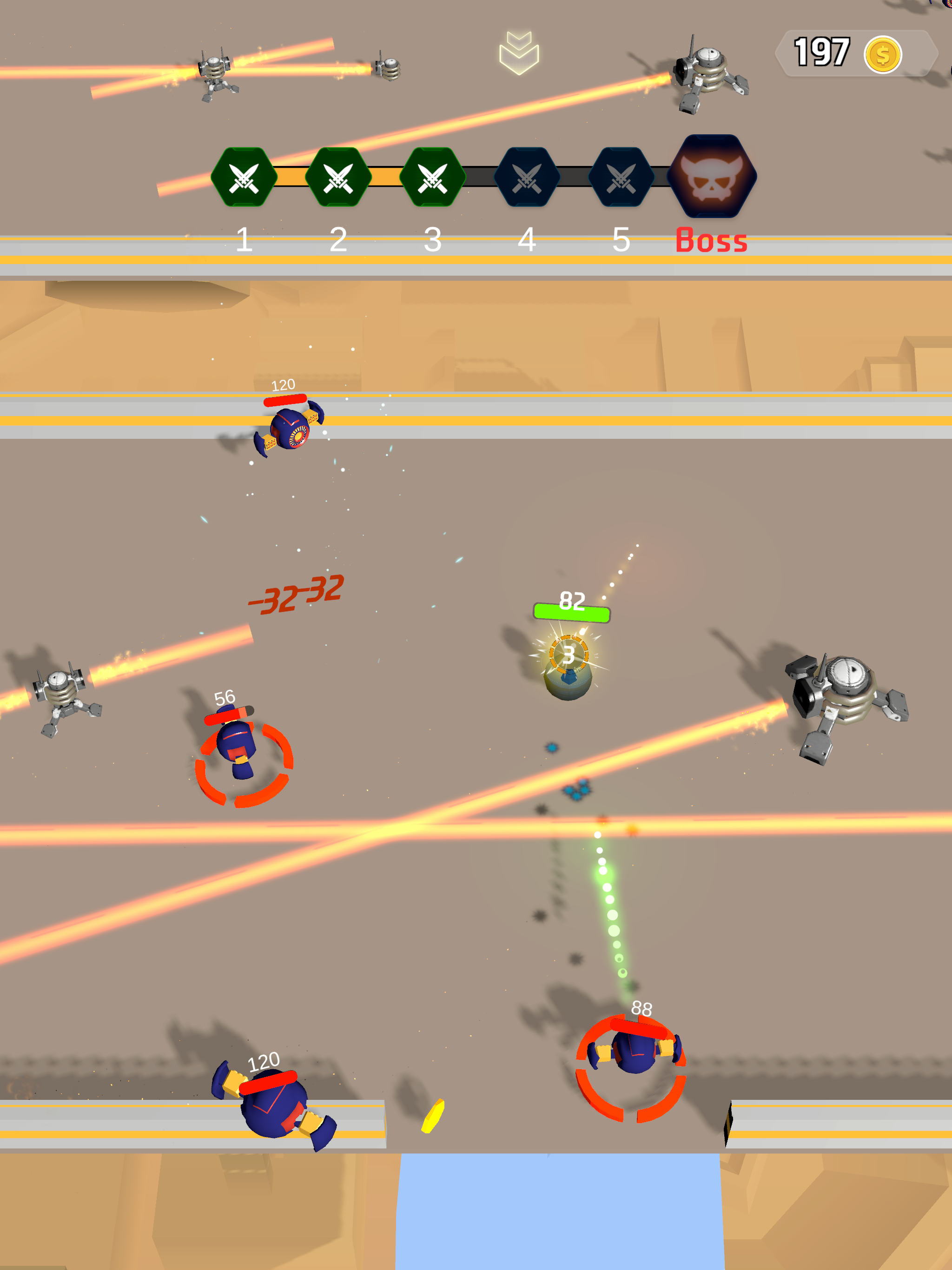Tap the red Boss label text

(x=711, y=241)
